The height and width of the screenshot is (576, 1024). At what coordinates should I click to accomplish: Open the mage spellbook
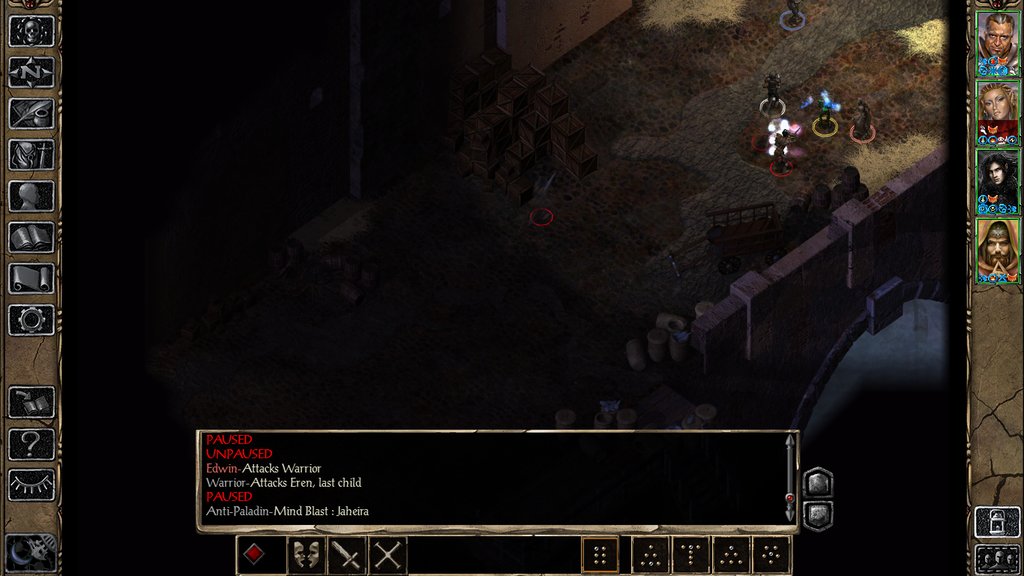[31, 237]
